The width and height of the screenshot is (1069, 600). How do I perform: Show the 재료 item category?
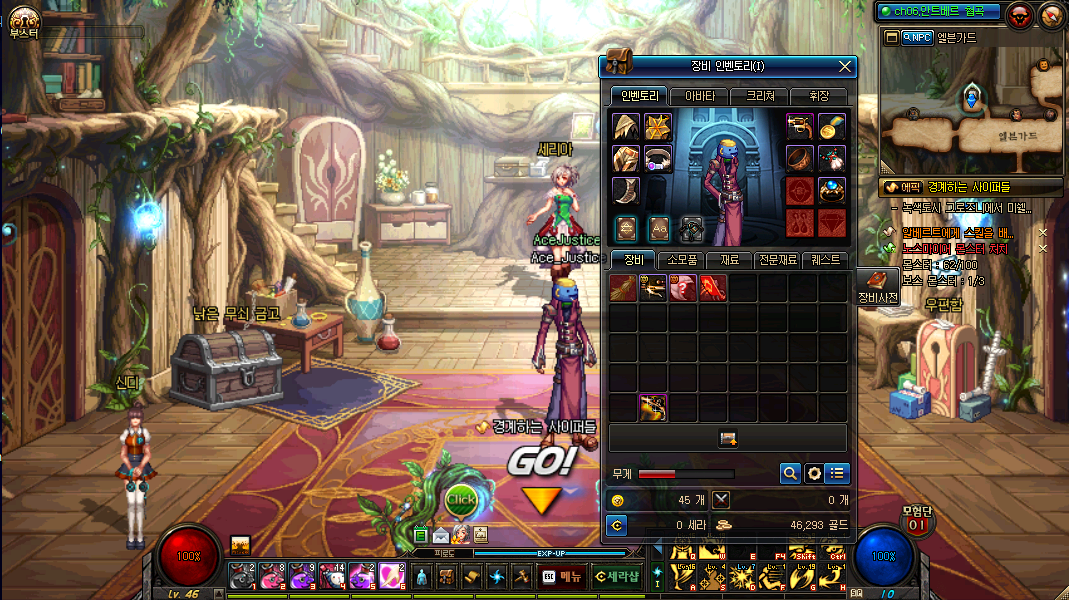pos(729,260)
